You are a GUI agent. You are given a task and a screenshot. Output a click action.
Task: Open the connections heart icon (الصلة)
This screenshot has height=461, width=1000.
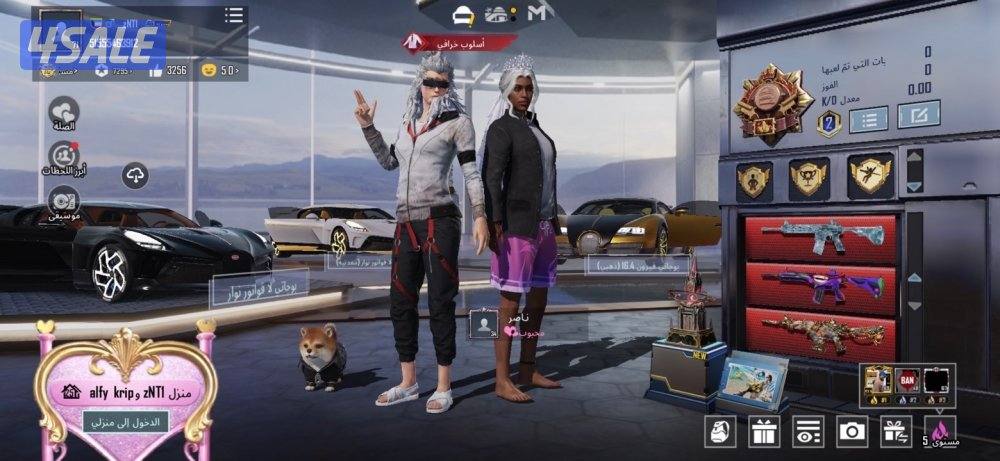pyautogui.click(x=64, y=112)
